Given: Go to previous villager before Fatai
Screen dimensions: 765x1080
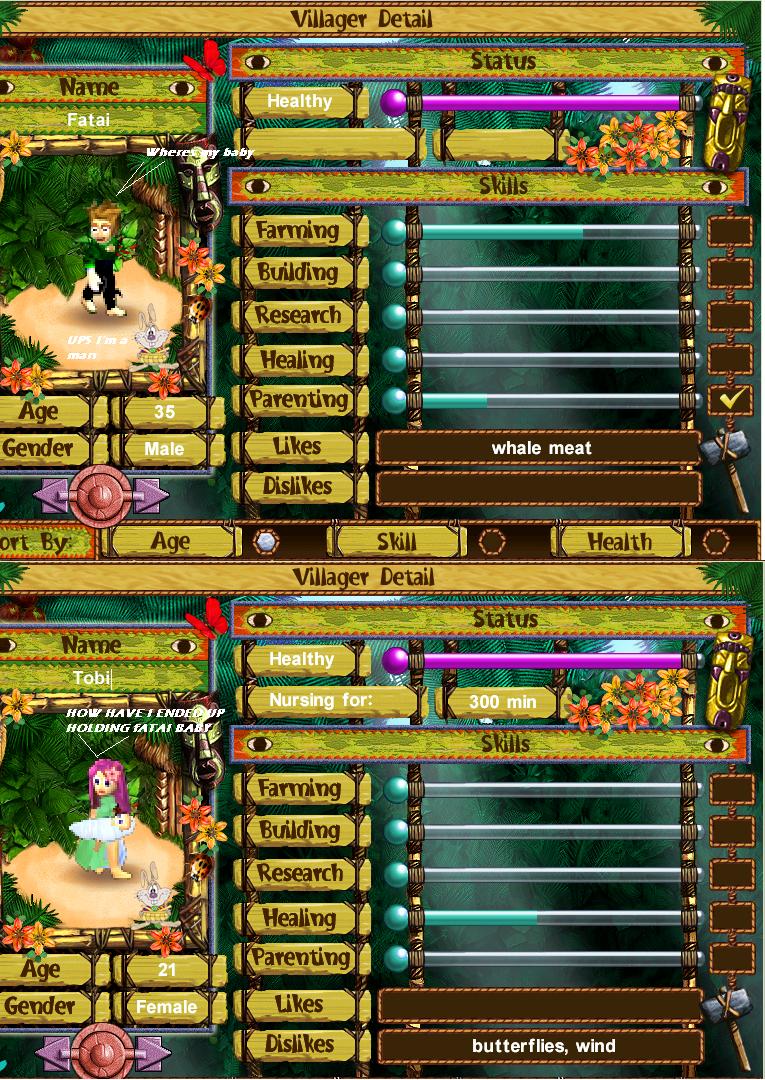Looking at the screenshot, I should 52,493.
